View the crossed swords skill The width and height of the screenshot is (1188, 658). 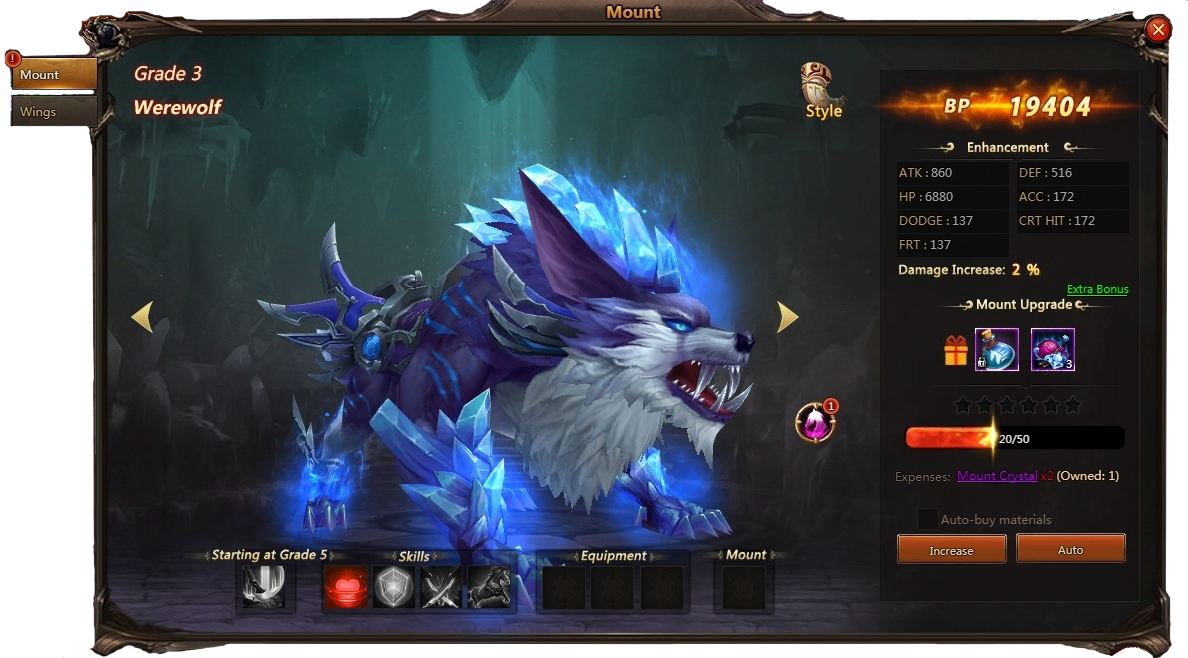pyautogui.click(x=441, y=587)
